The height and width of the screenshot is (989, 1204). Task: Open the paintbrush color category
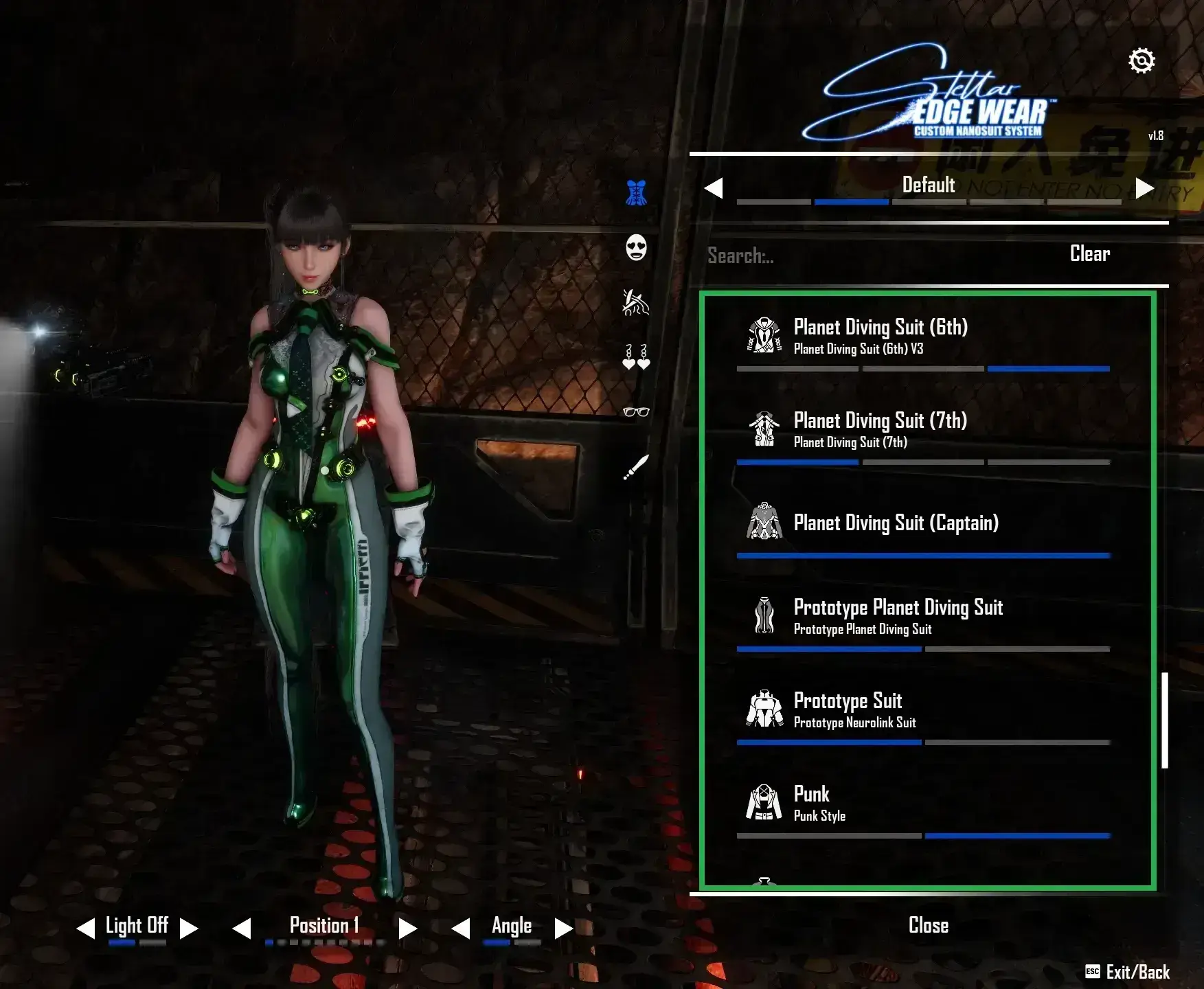coord(636,467)
